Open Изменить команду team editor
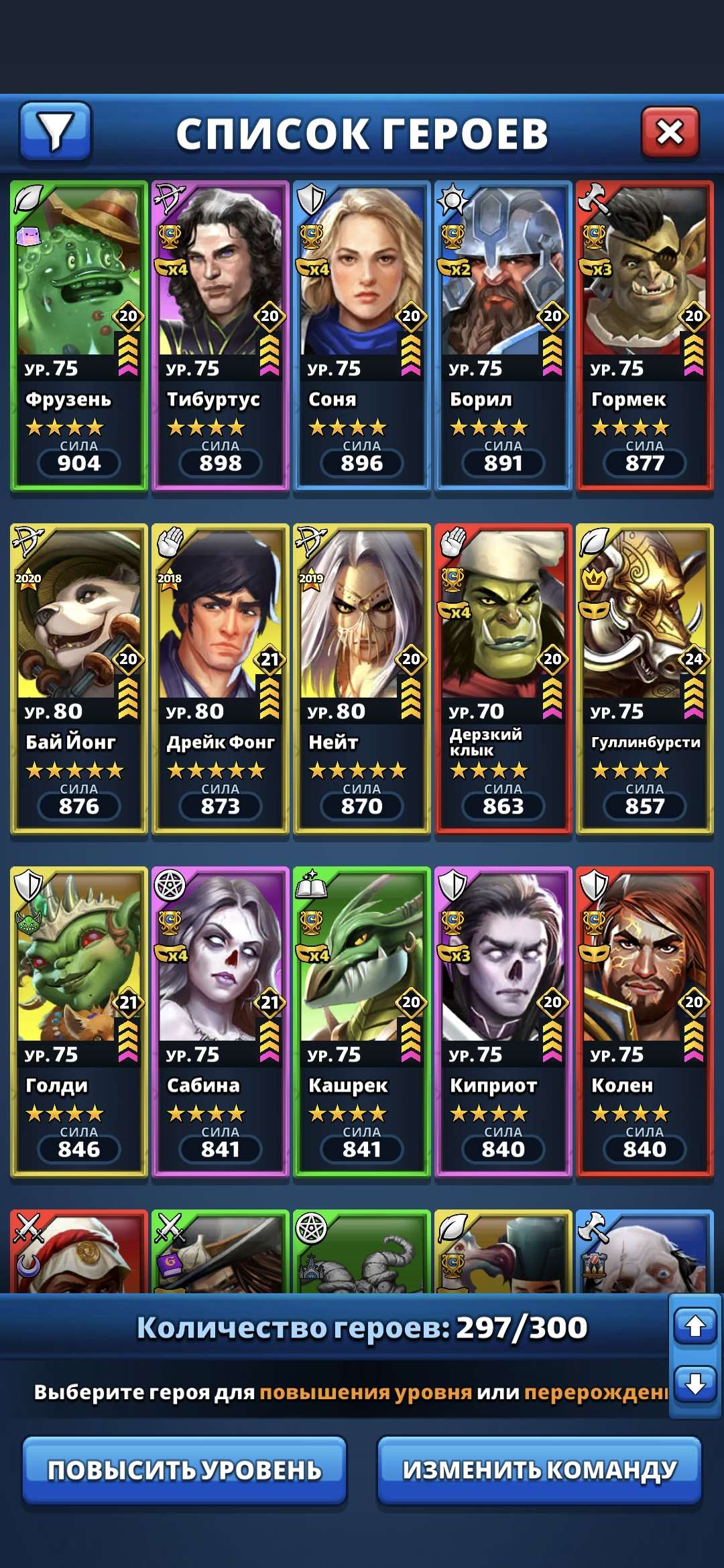This screenshot has height=1568, width=724. (539, 1470)
